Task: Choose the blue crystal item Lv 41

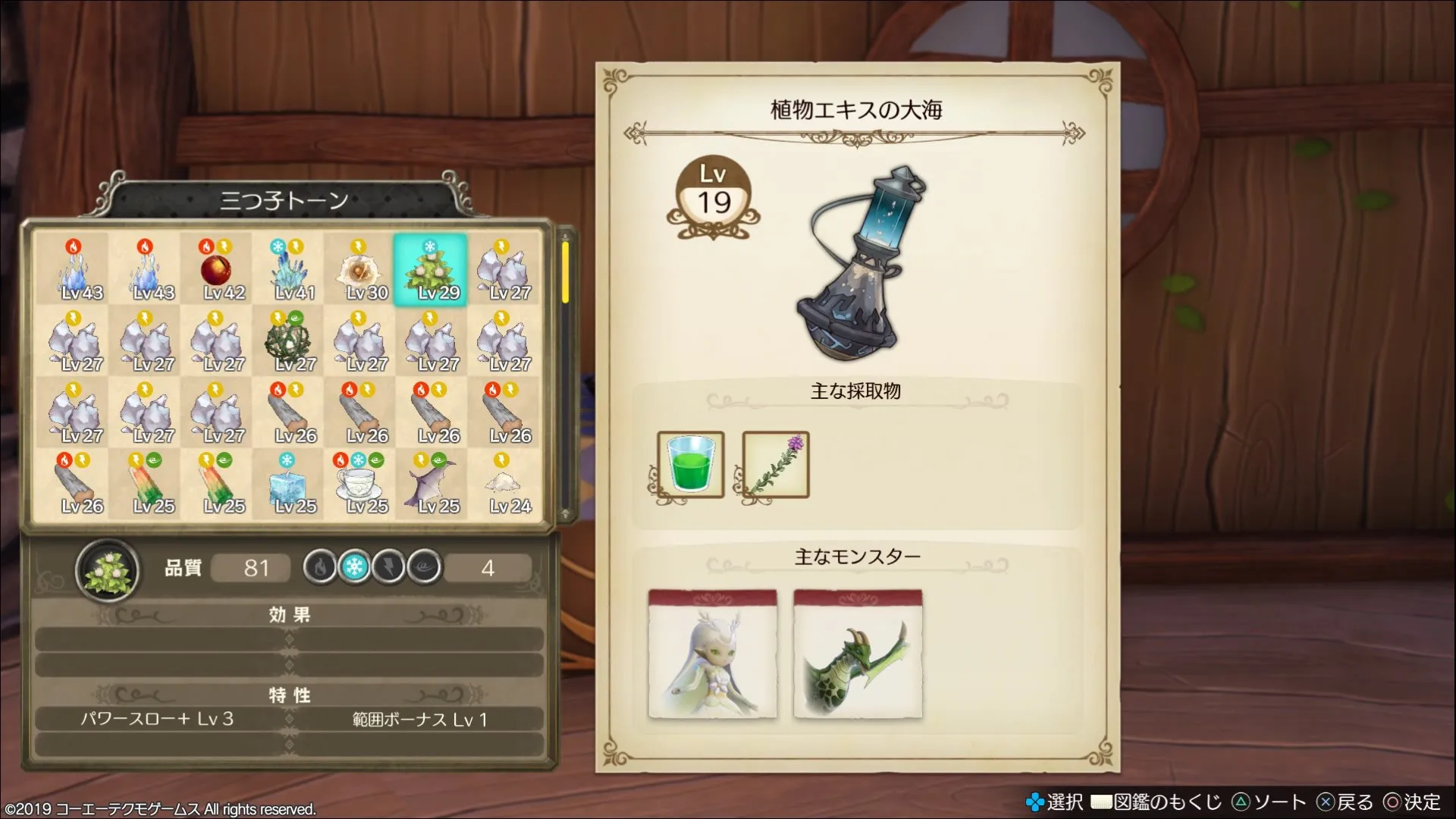Action: coord(288,270)
